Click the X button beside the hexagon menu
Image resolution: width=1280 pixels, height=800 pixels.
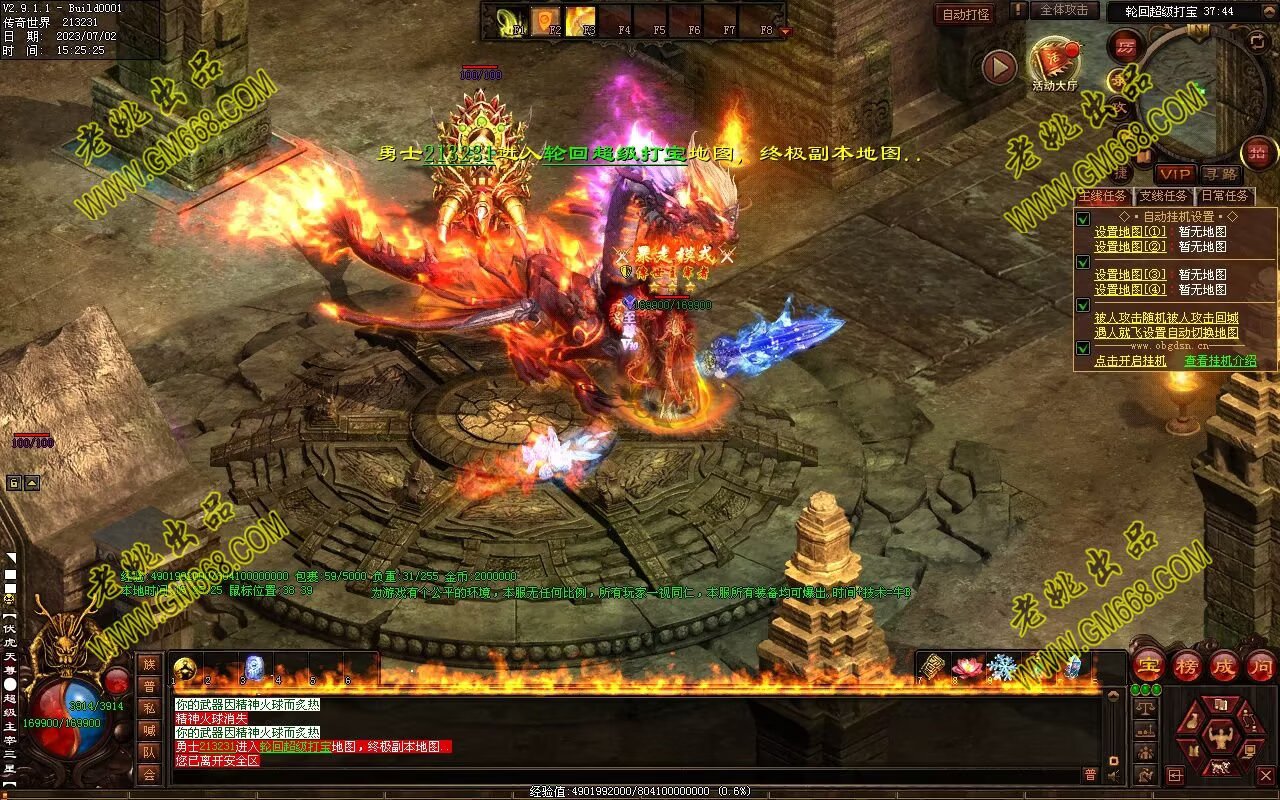pyautogui.click(x=1265, y=775)
